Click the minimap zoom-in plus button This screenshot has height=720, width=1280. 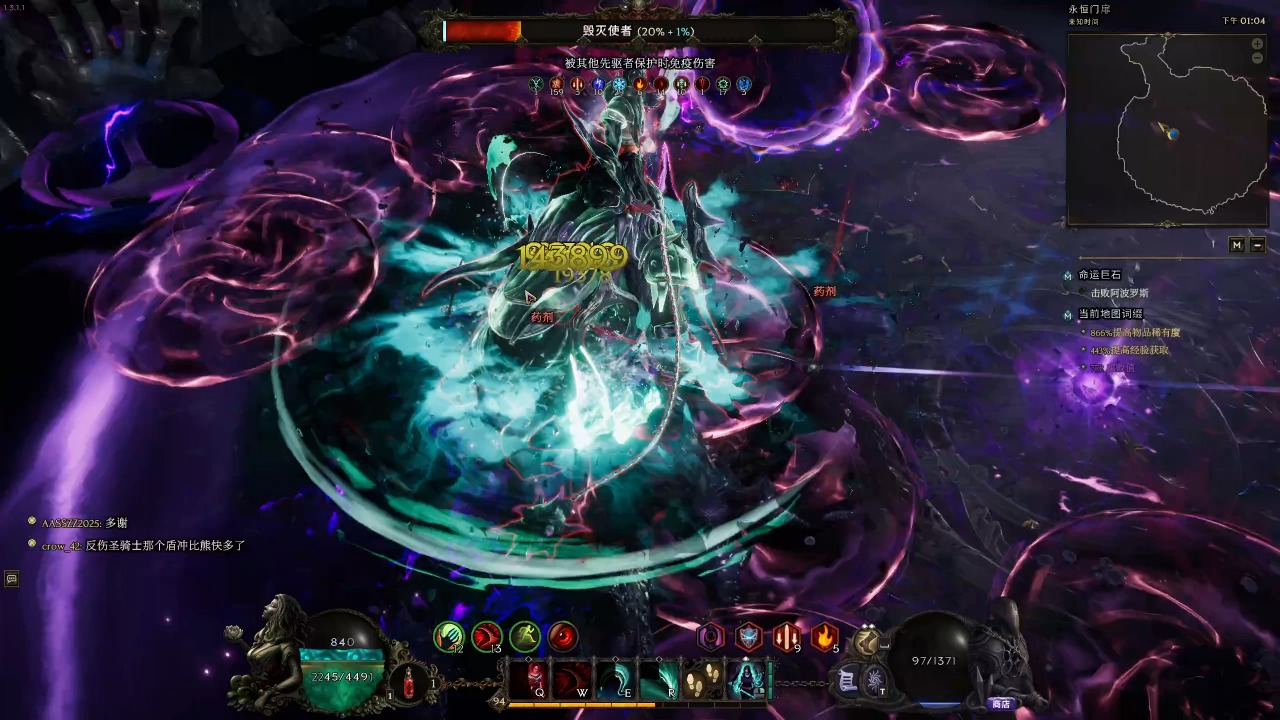pyautogui.click(x=1257, y=44)
